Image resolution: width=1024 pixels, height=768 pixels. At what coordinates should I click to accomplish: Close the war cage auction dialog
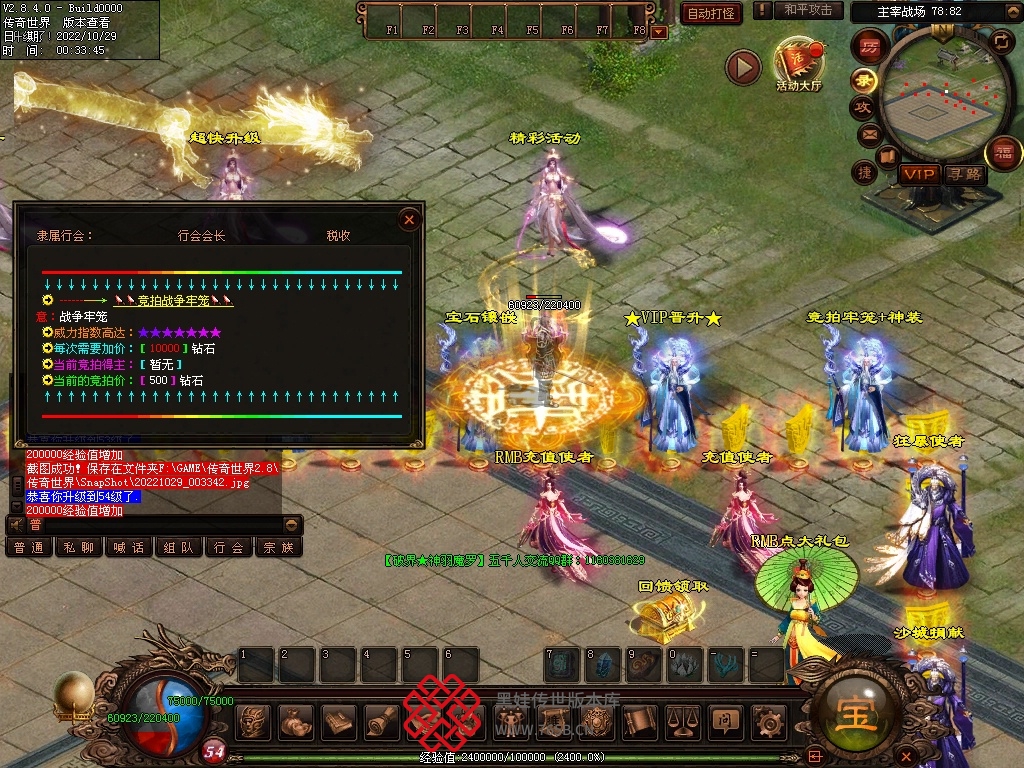(x=409, y=219)
